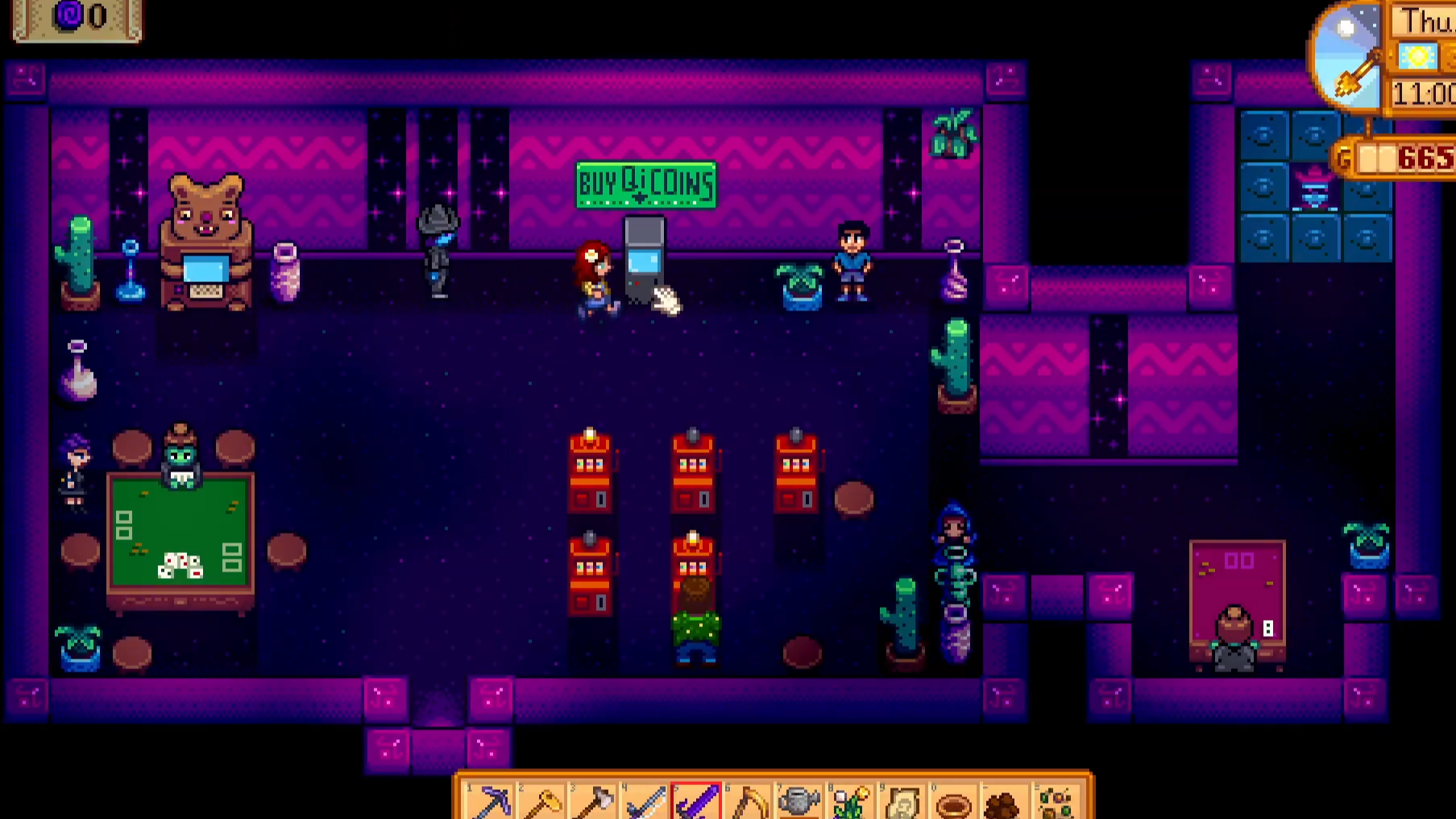
Task: Choose the parchment scroll hotbar item
Action: point(902,802)
